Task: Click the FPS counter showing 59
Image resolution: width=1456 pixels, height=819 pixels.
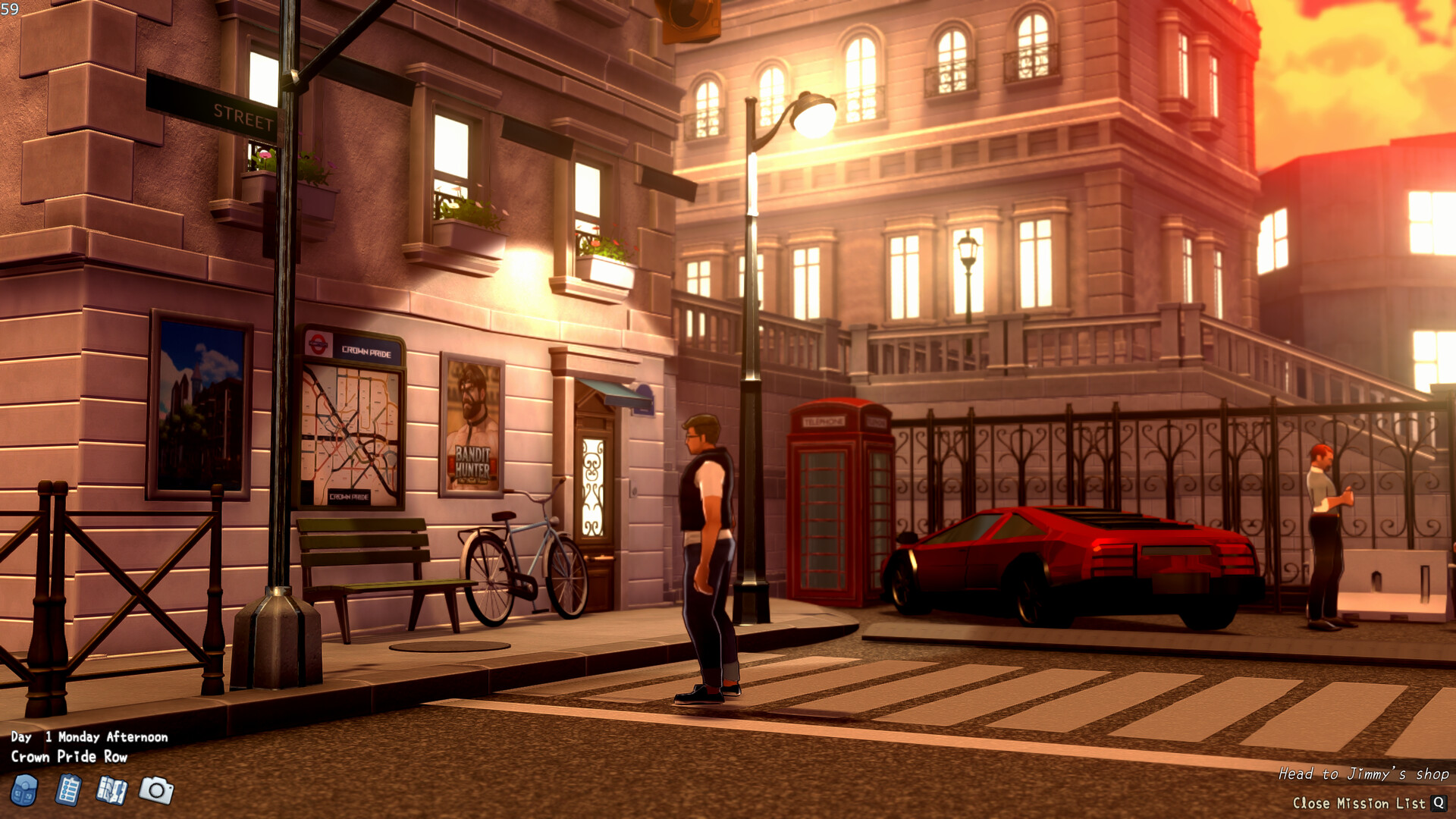Action: coord(11,8)
